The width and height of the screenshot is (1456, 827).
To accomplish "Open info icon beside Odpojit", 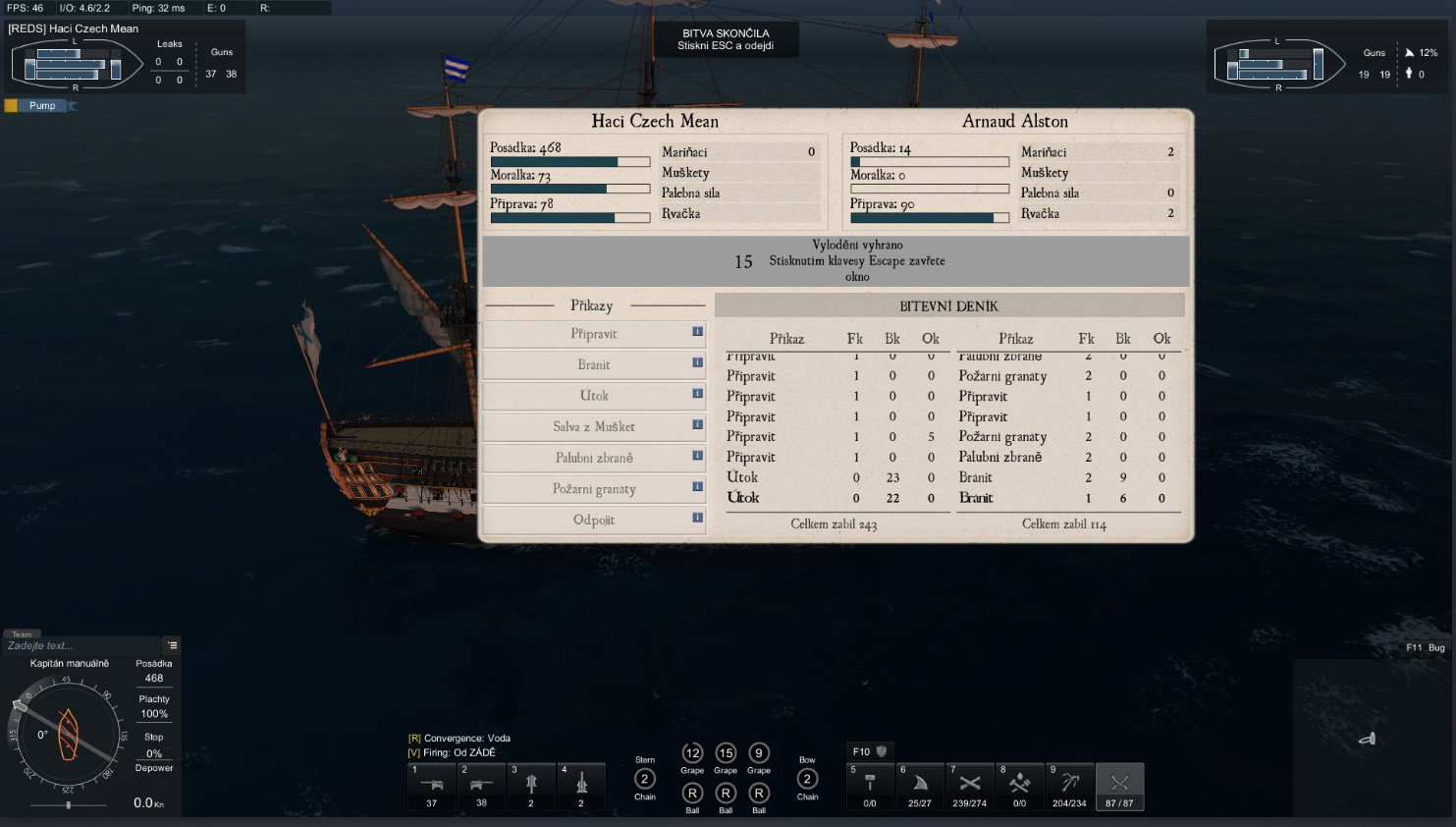I will (x=698, y=518).
